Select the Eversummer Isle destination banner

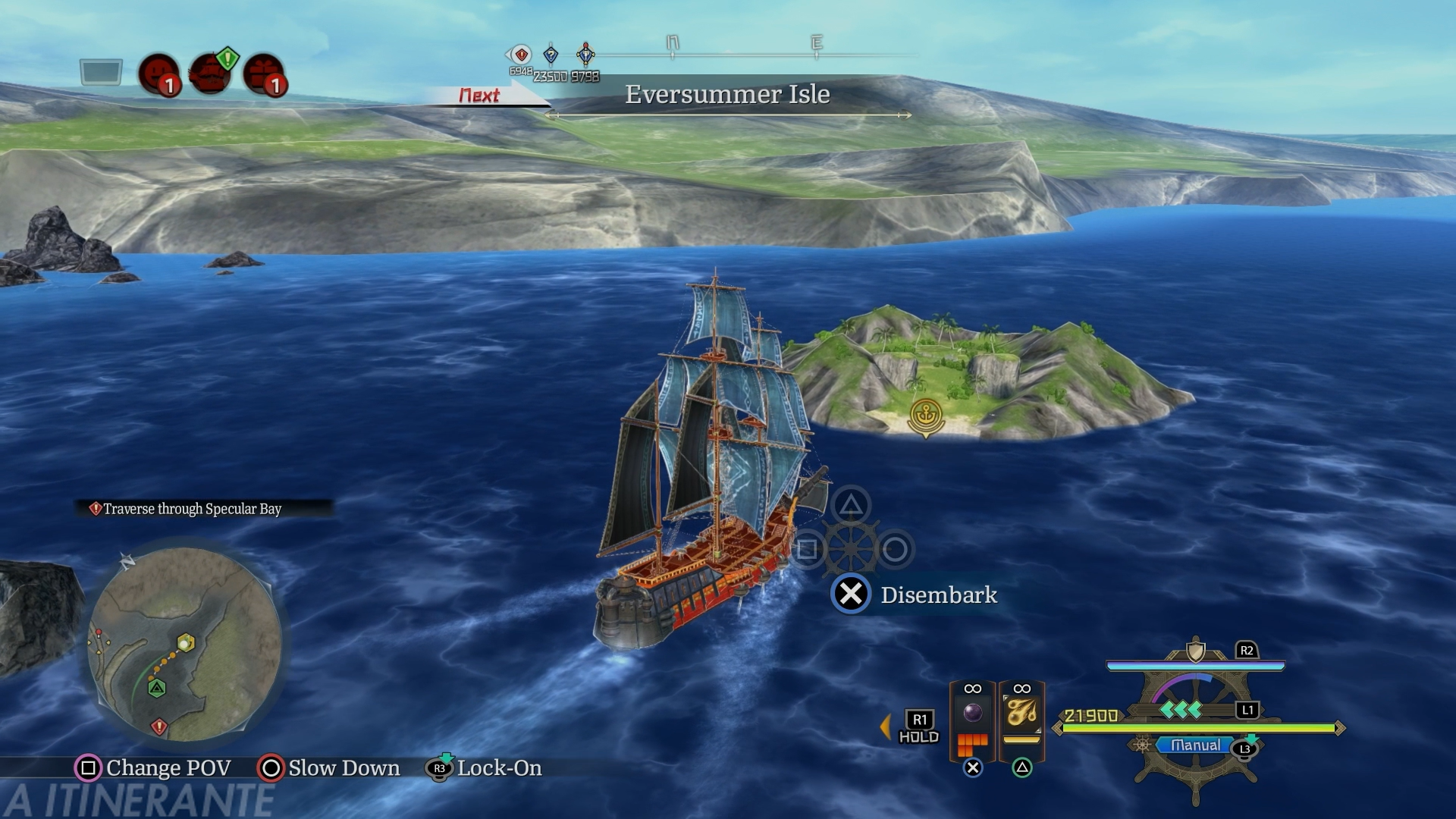point(726,95)
